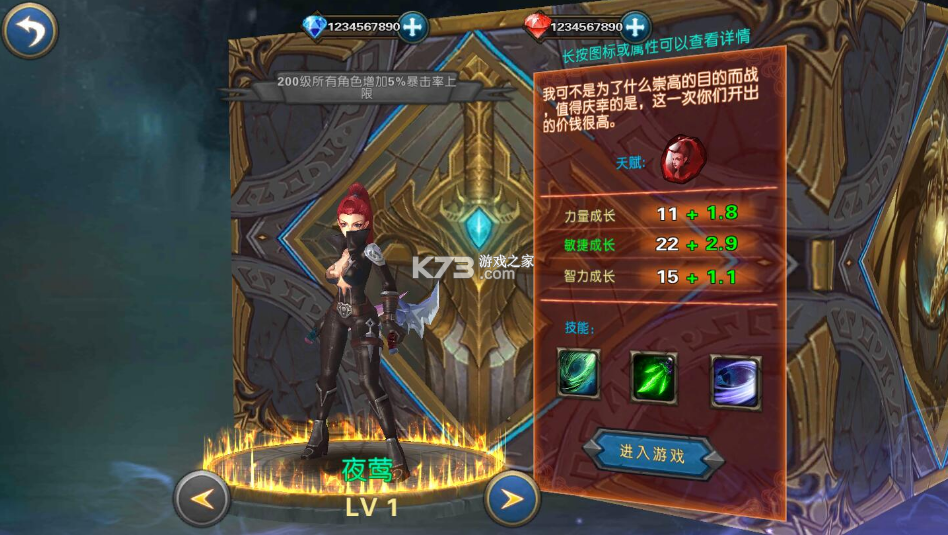The width and height of the screenshot is (948, 535).
Task: Enter the game with 进入游戏 button
Action: [x=652, y=453]
